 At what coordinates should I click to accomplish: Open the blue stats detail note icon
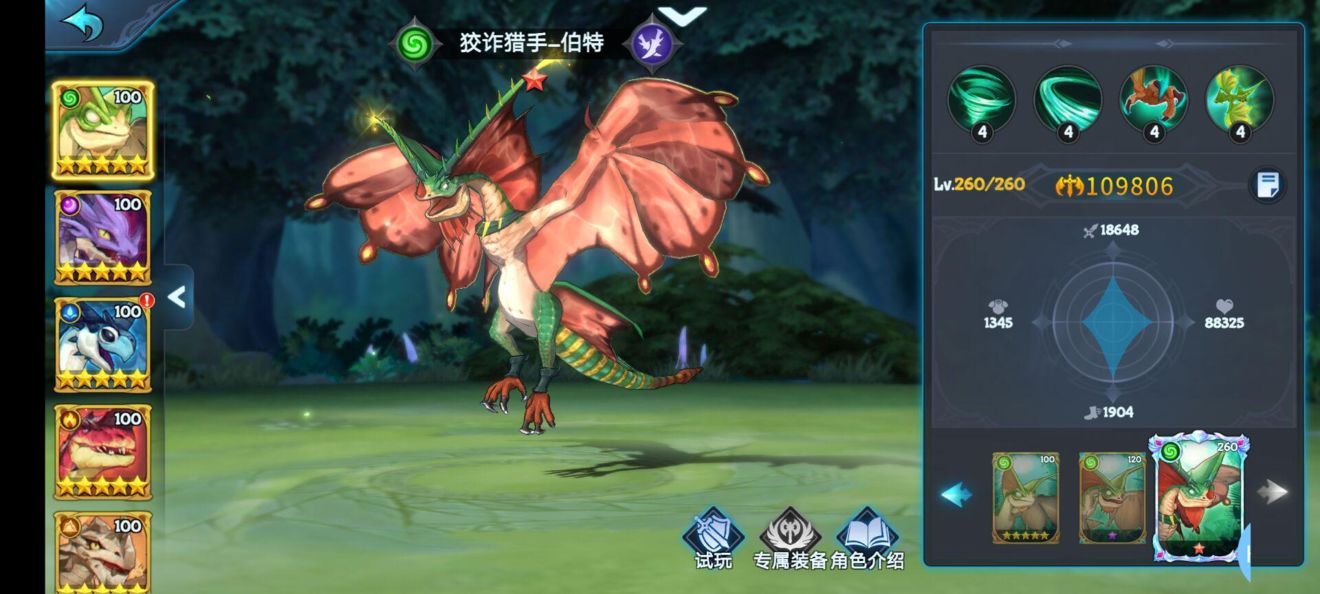click(x=1268, y=185)
